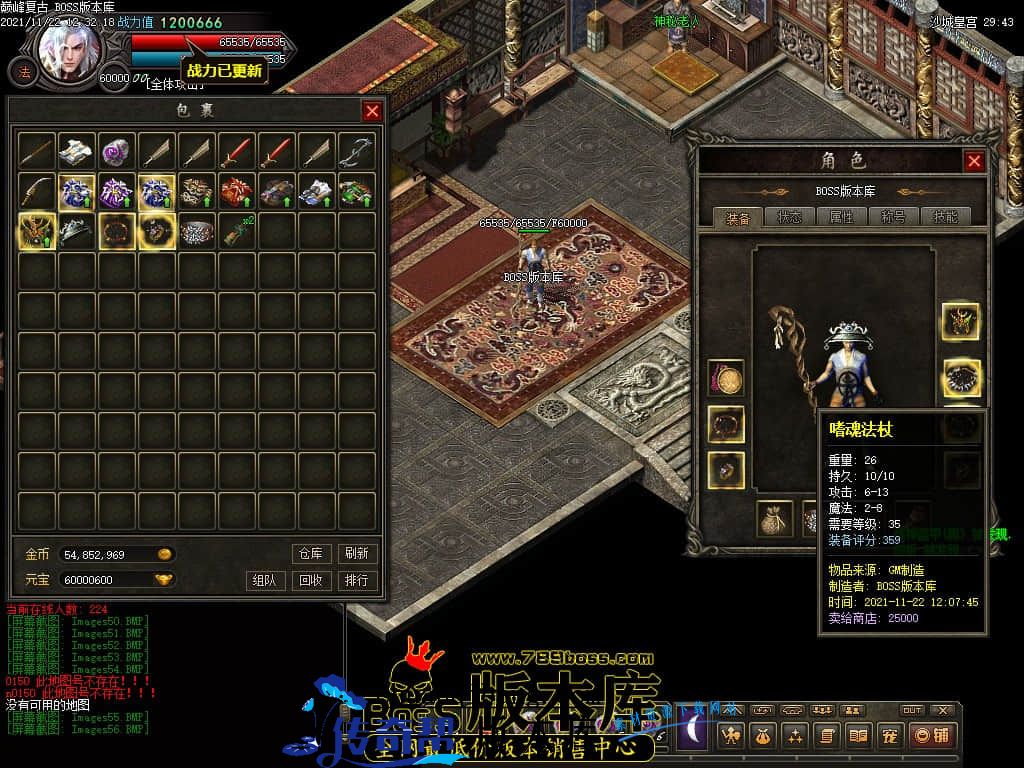The image size is (1024, 768).
Task: Pick the purple swirl orb item
Action: click(116, 151)
